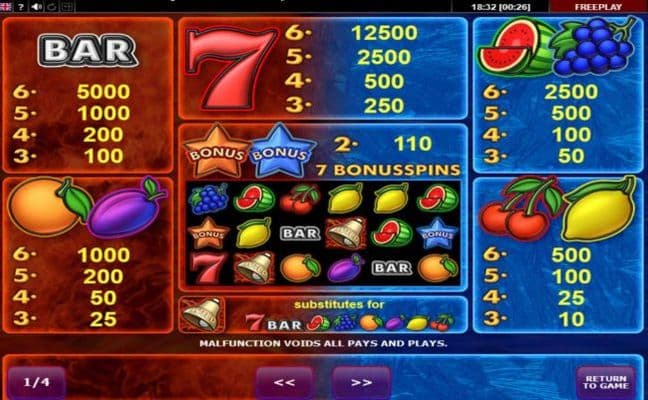Go to the previous paytable page
Viewport: 648px width, 400px height.
(x=285, y=381)
